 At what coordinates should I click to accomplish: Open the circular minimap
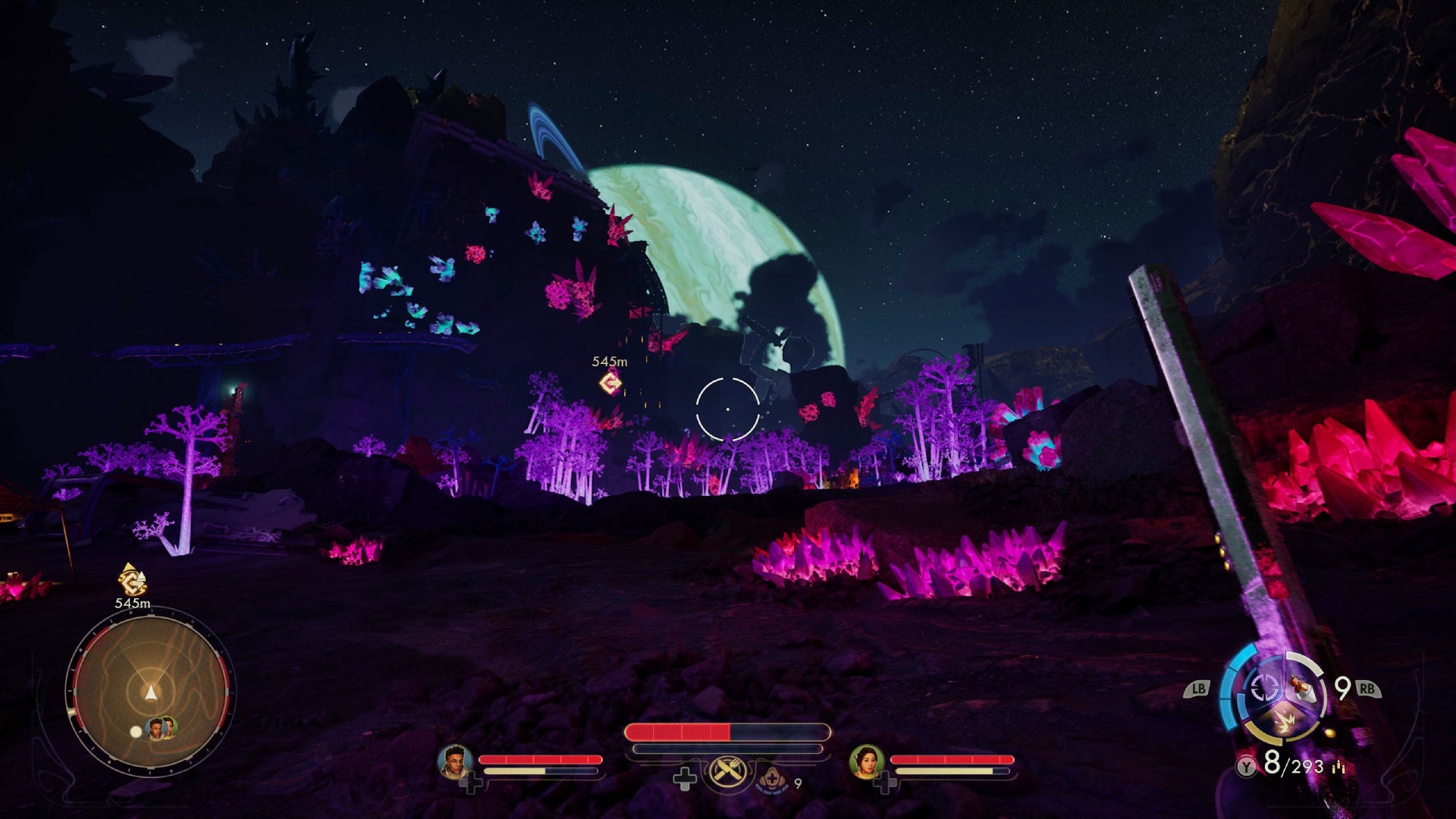[x=150, y=692]
